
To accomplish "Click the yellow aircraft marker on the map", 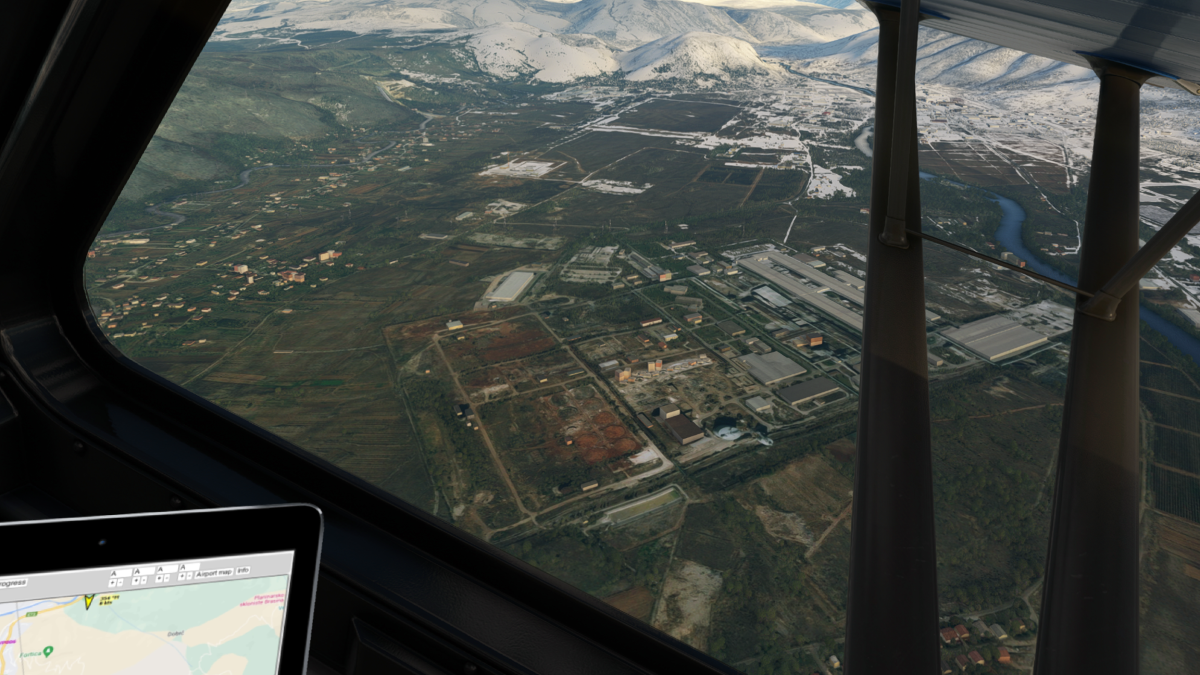I will click(x=89, y=602).
